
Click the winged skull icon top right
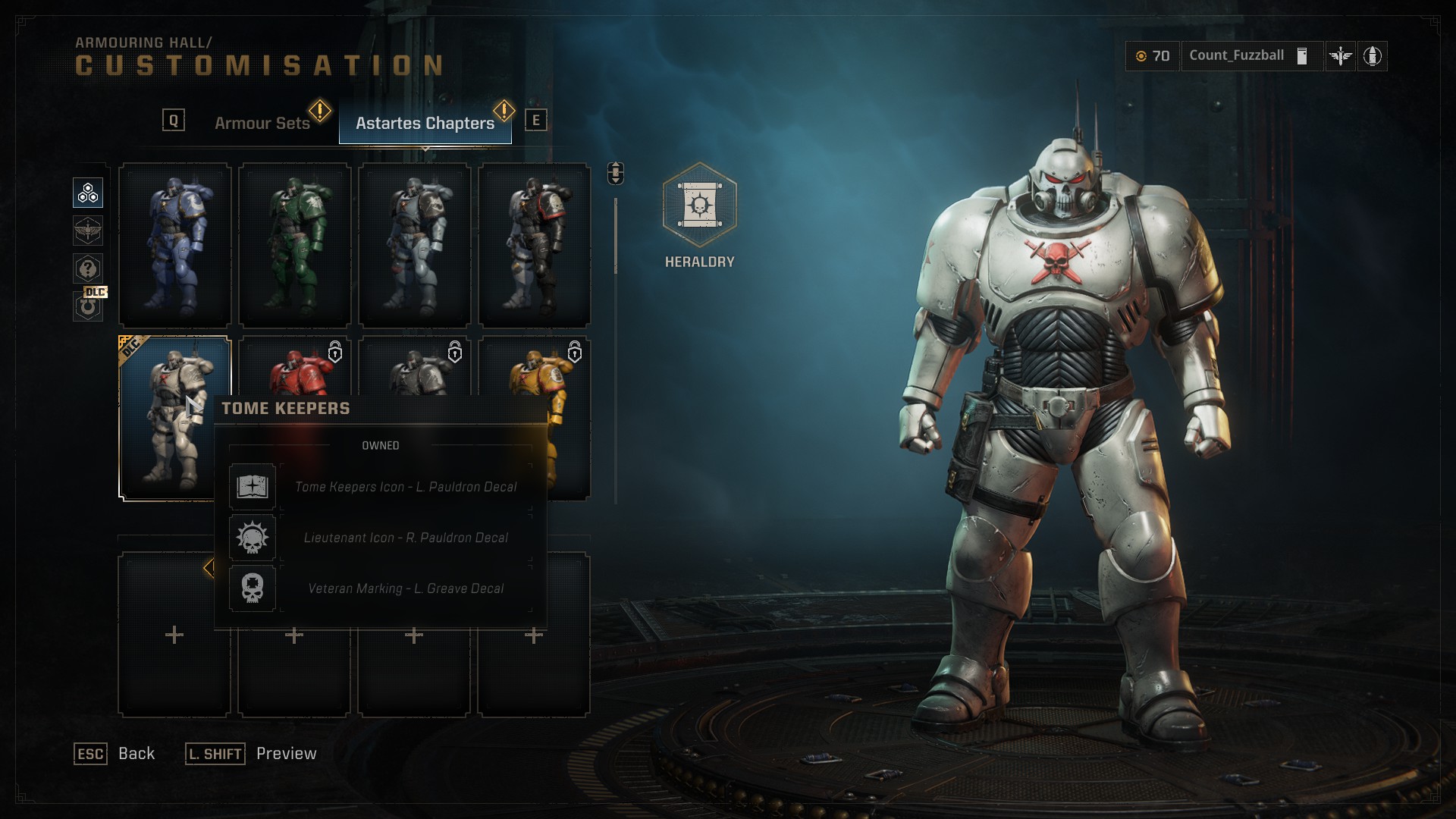[1340, 56]
